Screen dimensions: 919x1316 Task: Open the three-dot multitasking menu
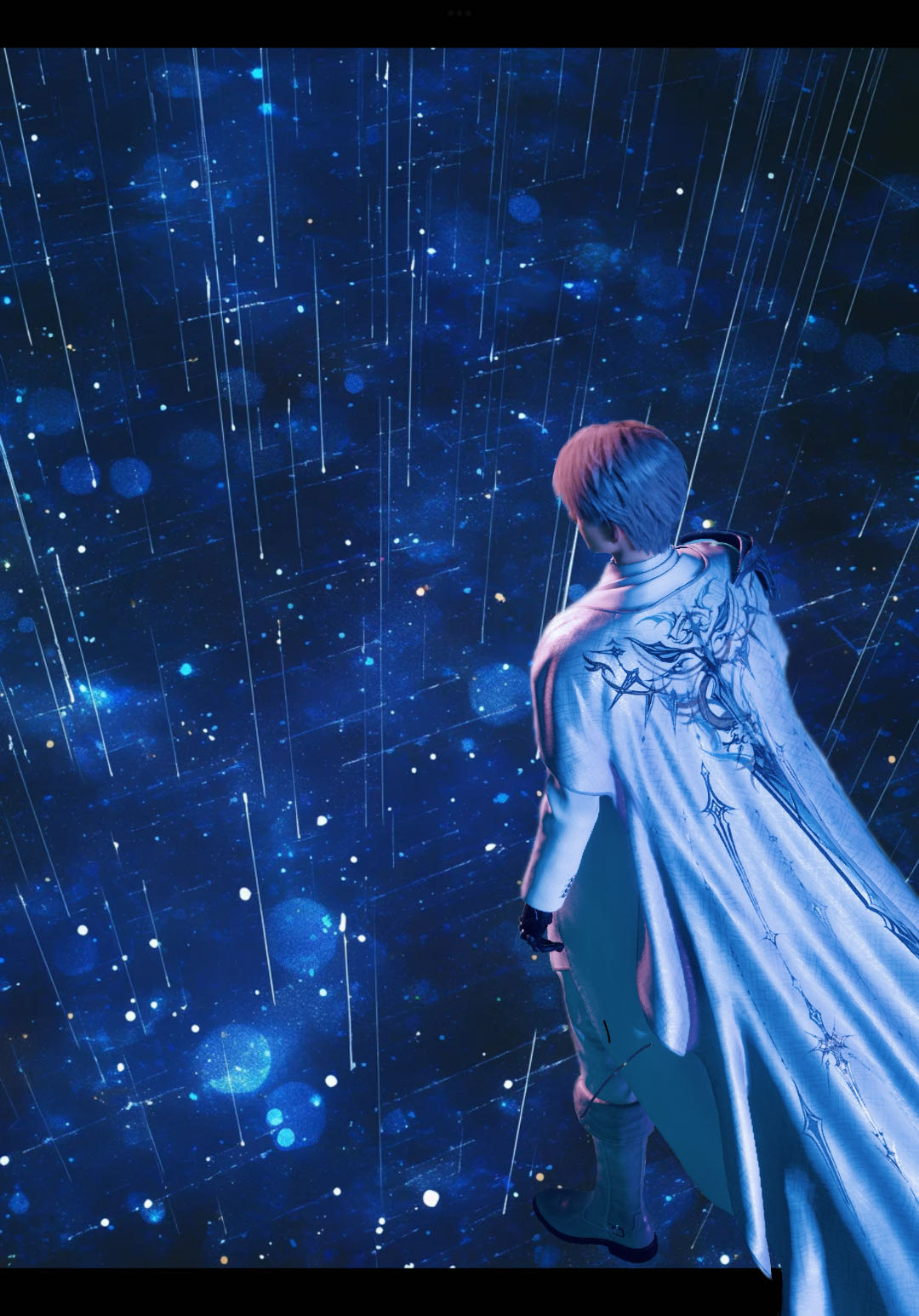(459, 14)
